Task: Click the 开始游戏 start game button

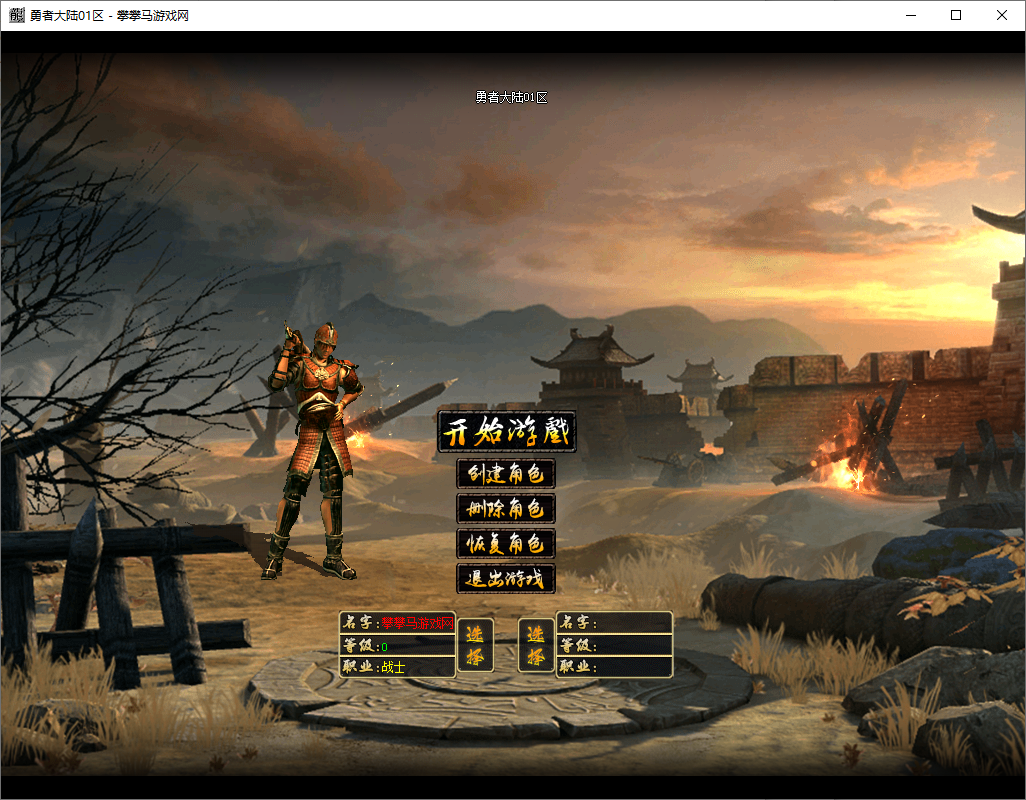Action: (x=506, y=432)
